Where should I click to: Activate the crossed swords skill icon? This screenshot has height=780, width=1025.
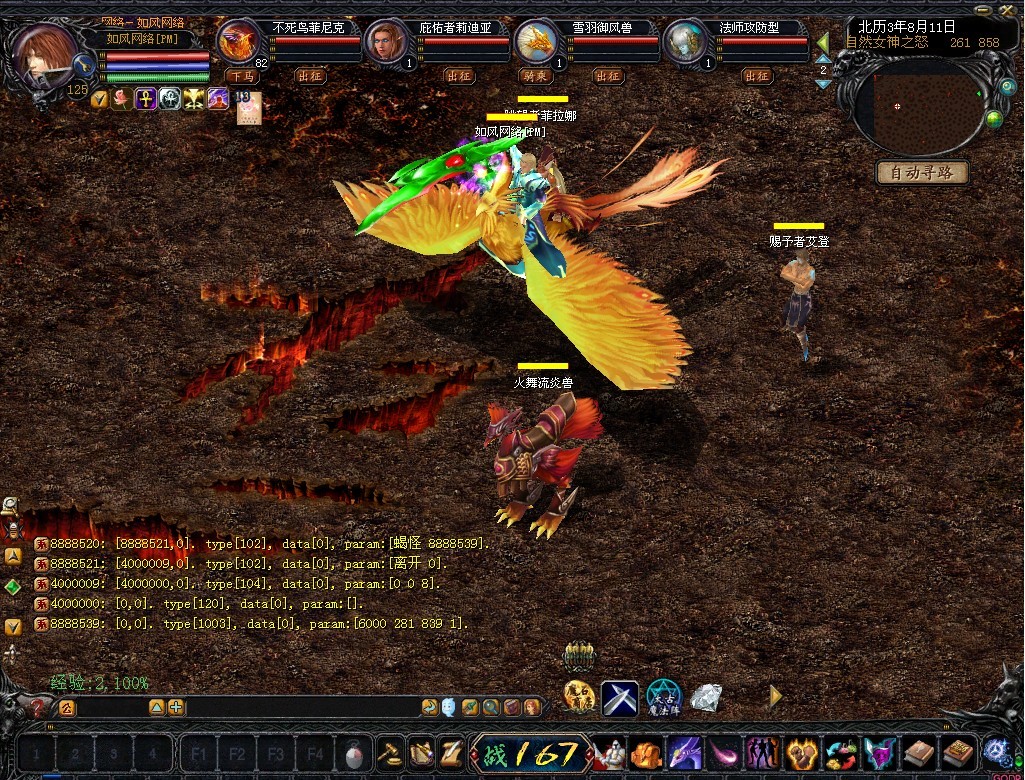619,697
